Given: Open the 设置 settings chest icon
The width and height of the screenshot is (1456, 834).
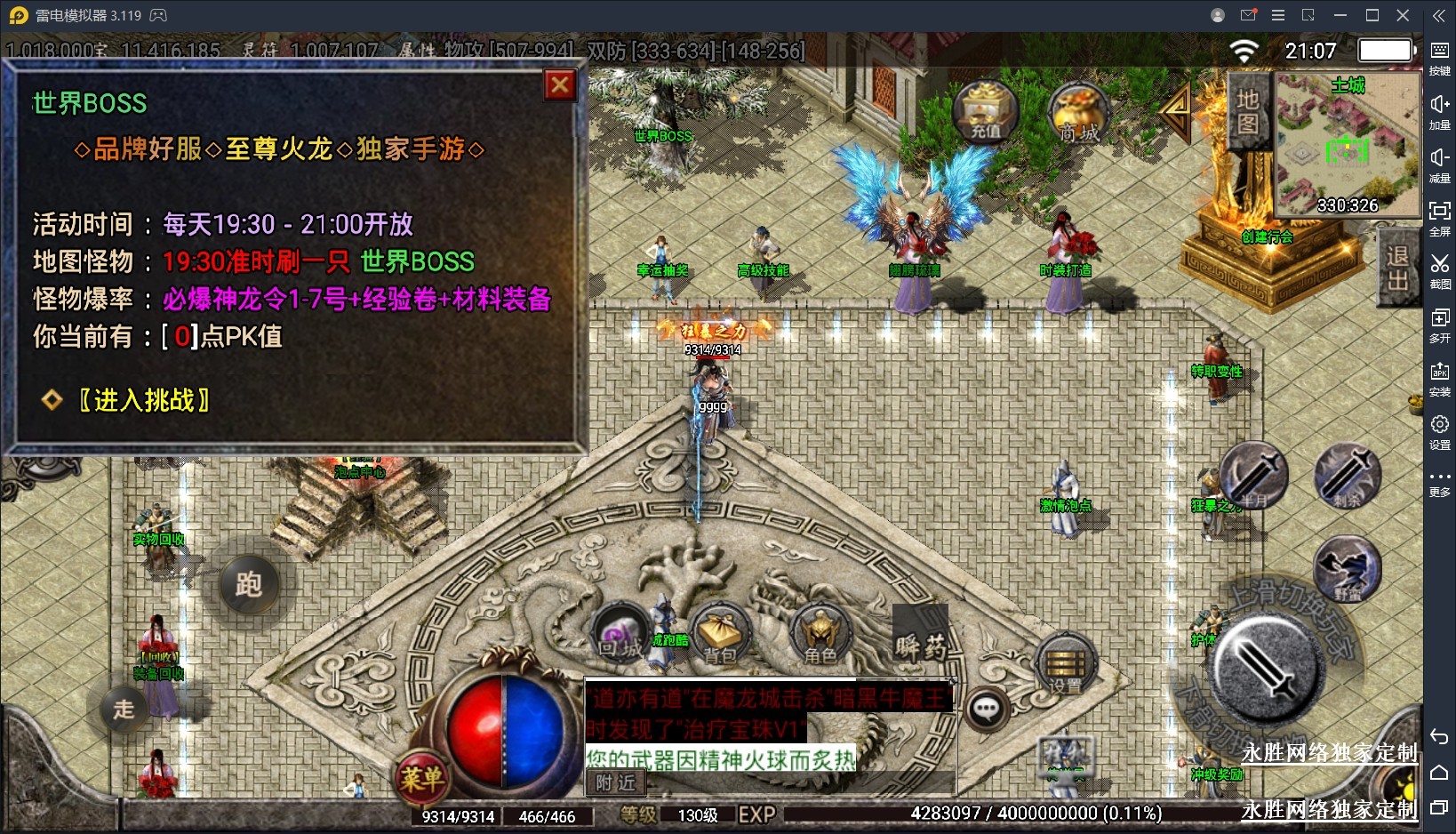Looking at the screenshot, I should (x=1065, y=665).
